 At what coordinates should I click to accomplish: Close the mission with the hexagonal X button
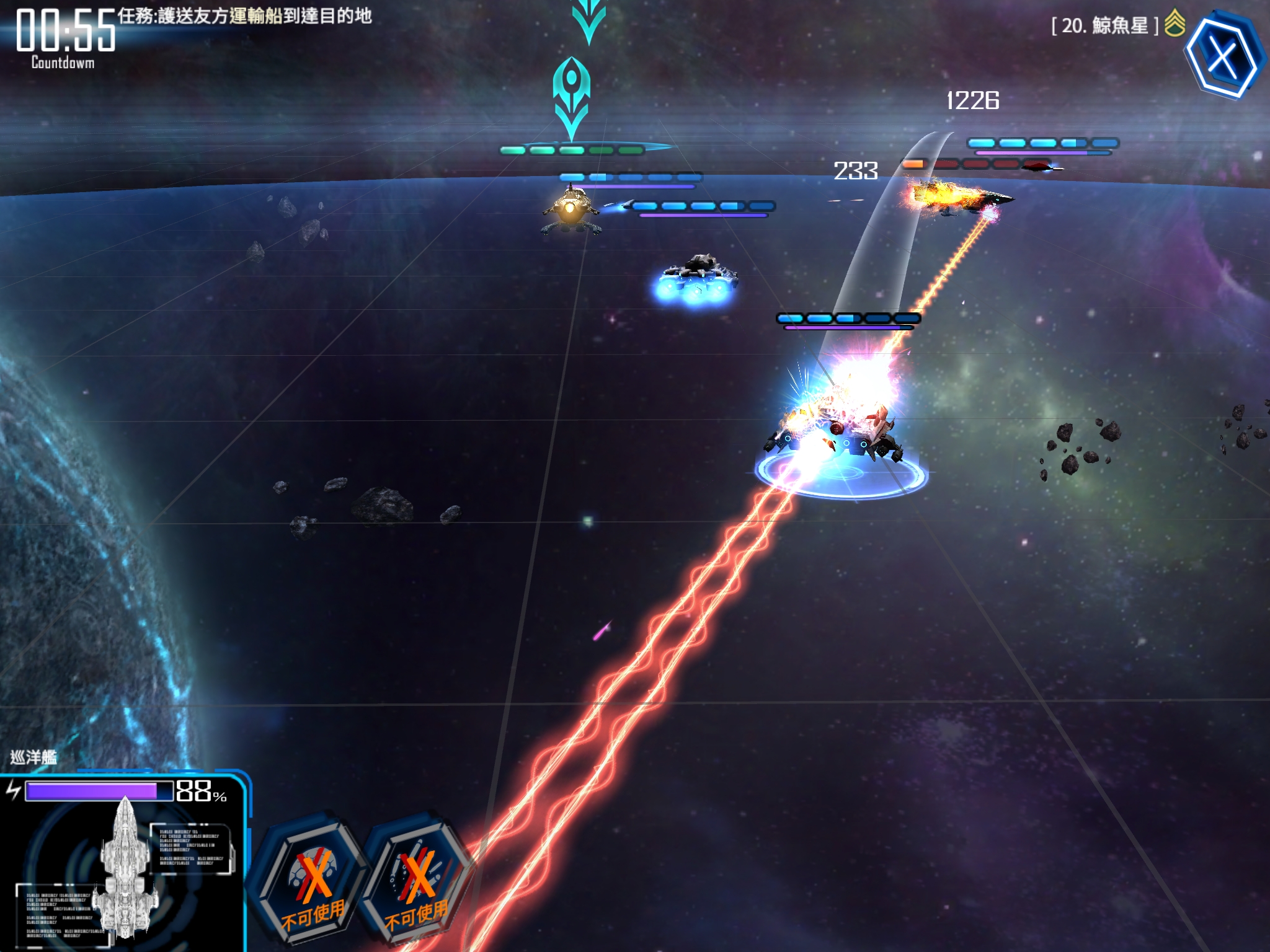click(x=1223, y=57)
